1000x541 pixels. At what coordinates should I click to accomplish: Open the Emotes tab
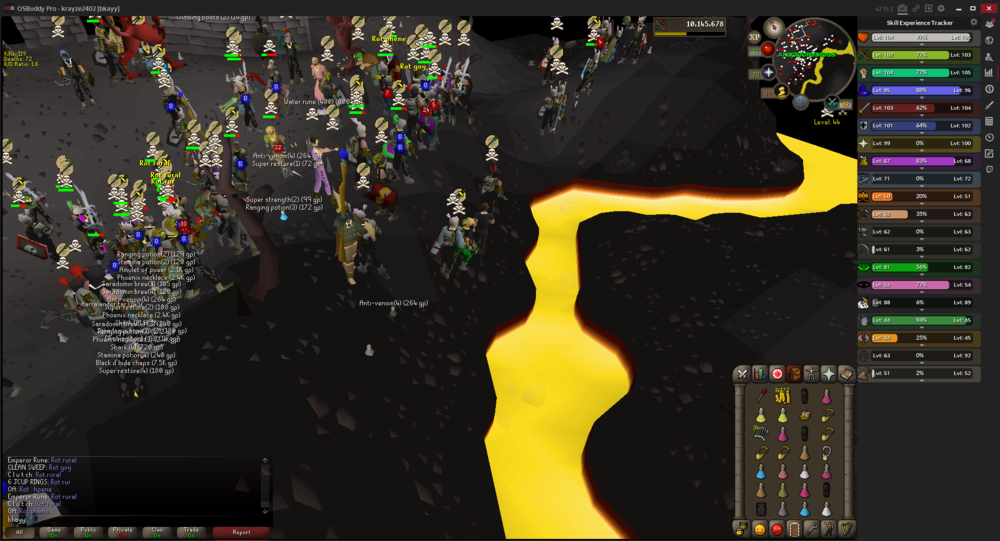pos(828,528)
